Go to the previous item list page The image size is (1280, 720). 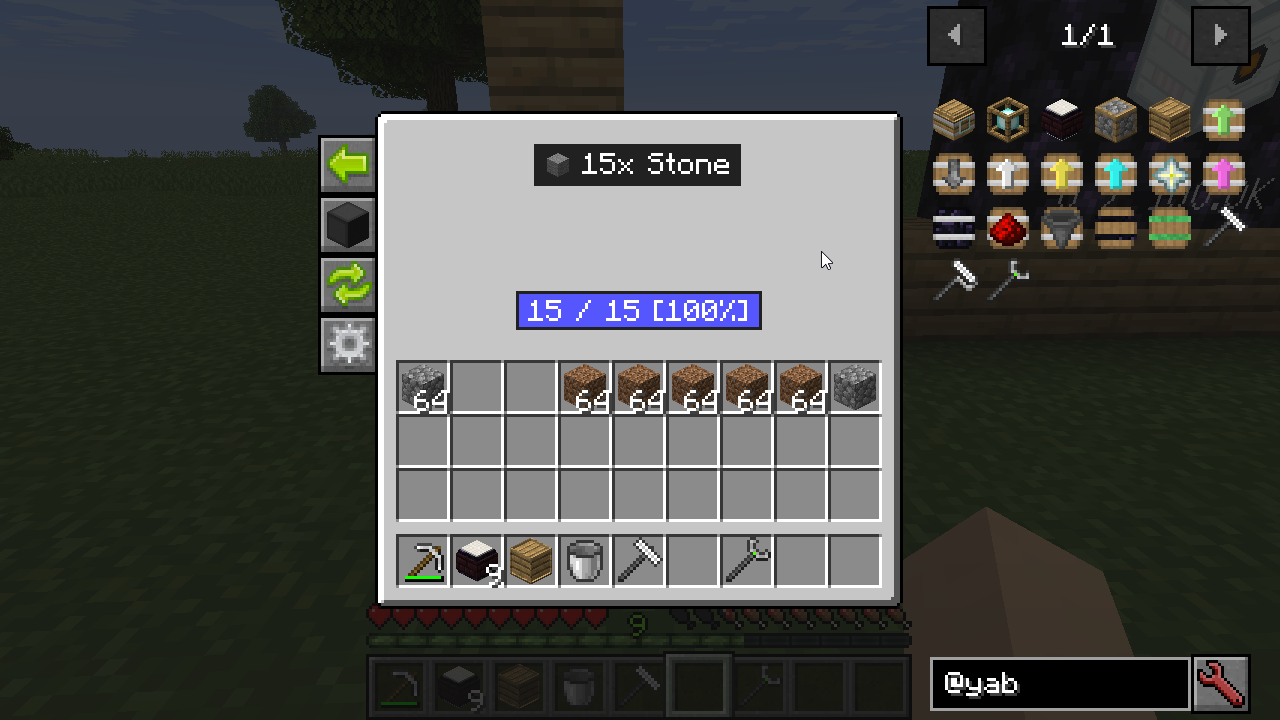tap(956, 36)
